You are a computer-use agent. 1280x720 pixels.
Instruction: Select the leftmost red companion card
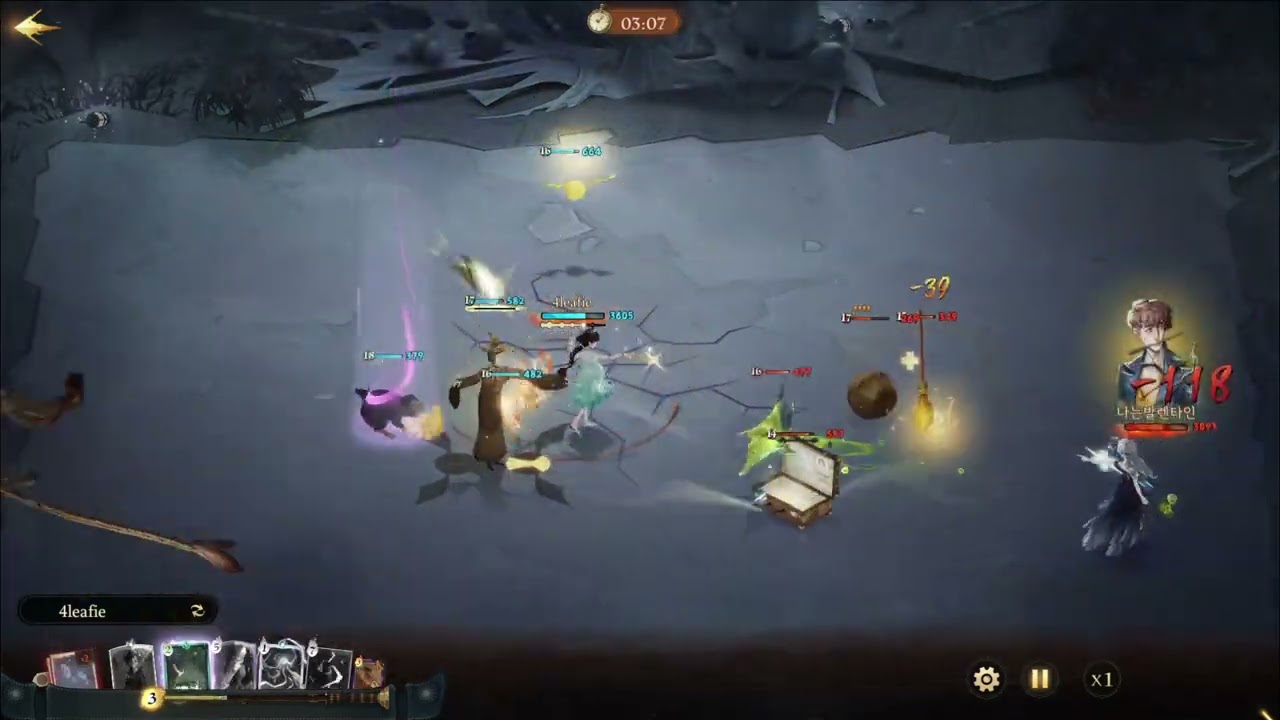coord(72,666)
